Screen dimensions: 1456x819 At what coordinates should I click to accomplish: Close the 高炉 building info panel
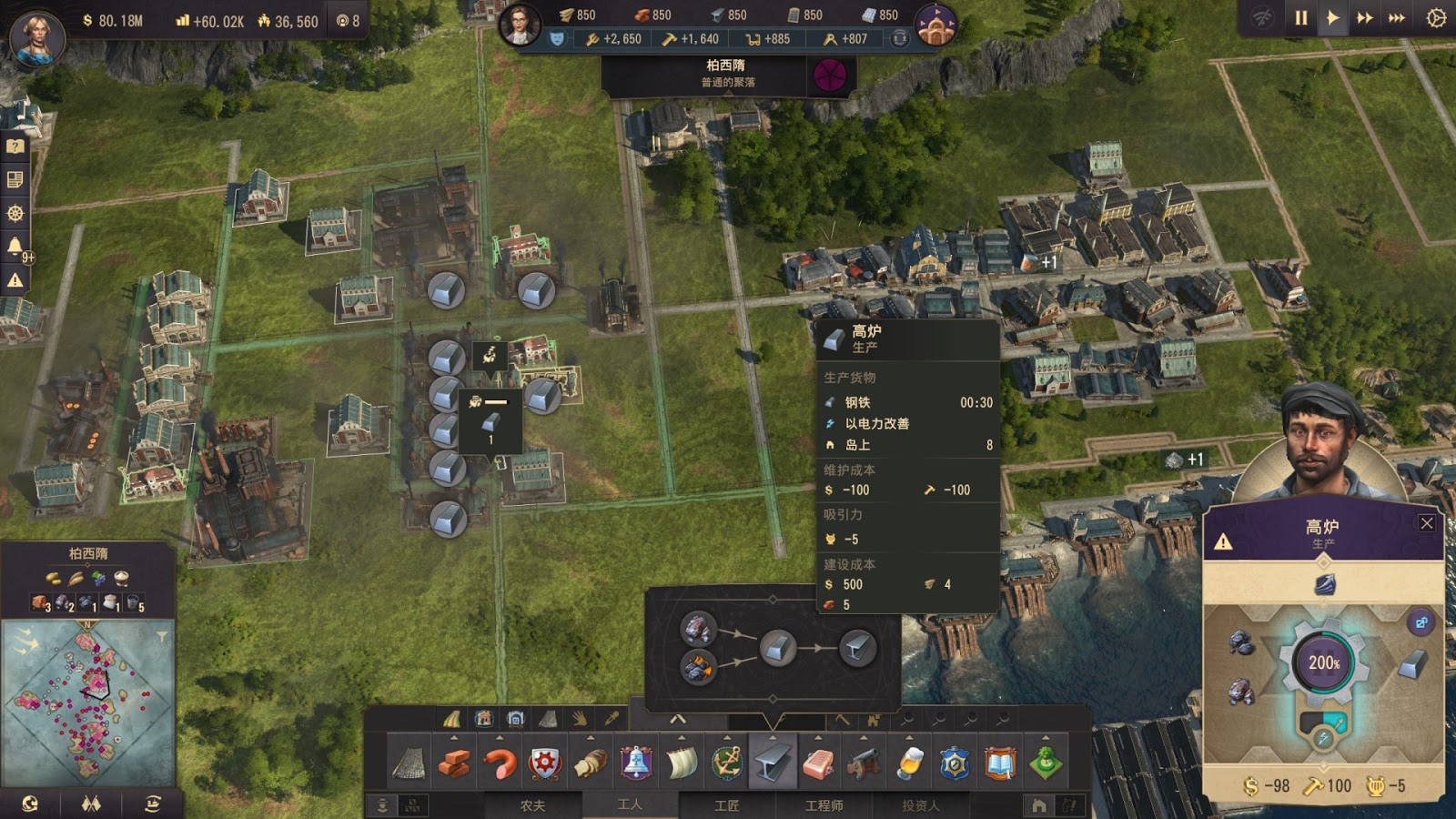[1426, 523]
